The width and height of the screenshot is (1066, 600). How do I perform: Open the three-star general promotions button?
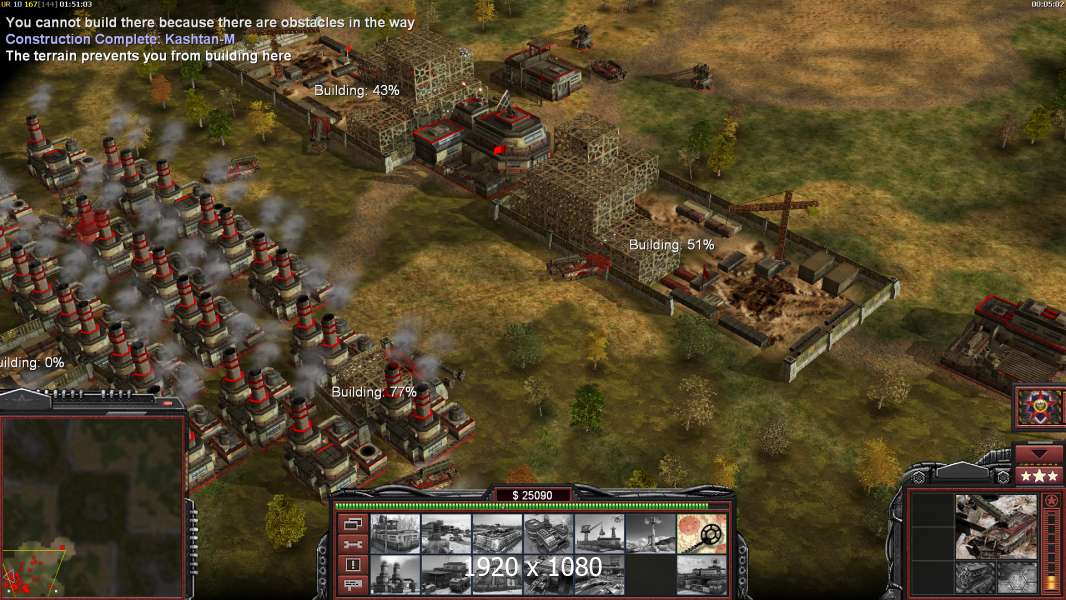pos(1038,476)
